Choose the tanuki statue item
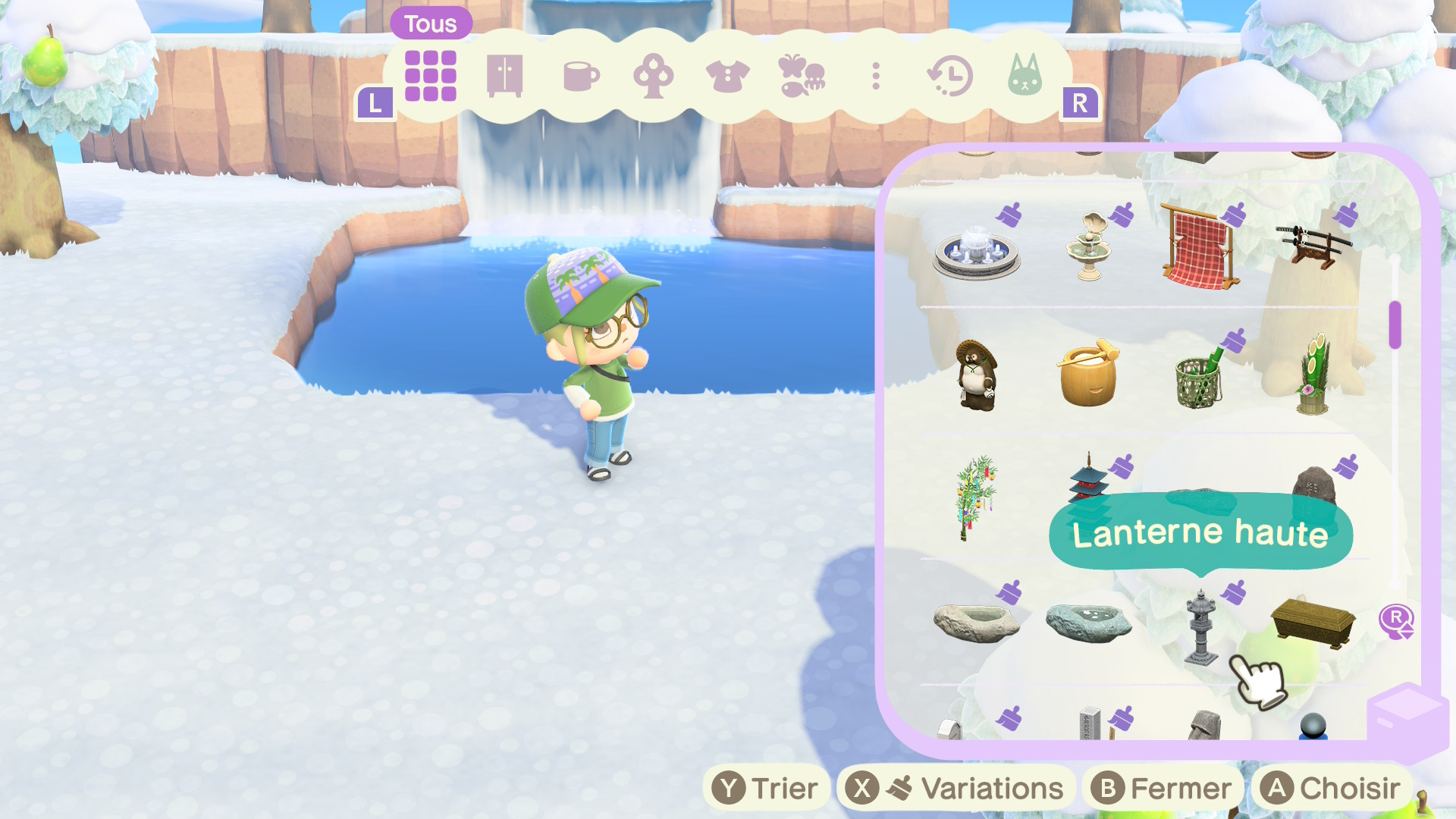Image resolution: width=1456 pixels, height=819 pixels. point(977,375)
